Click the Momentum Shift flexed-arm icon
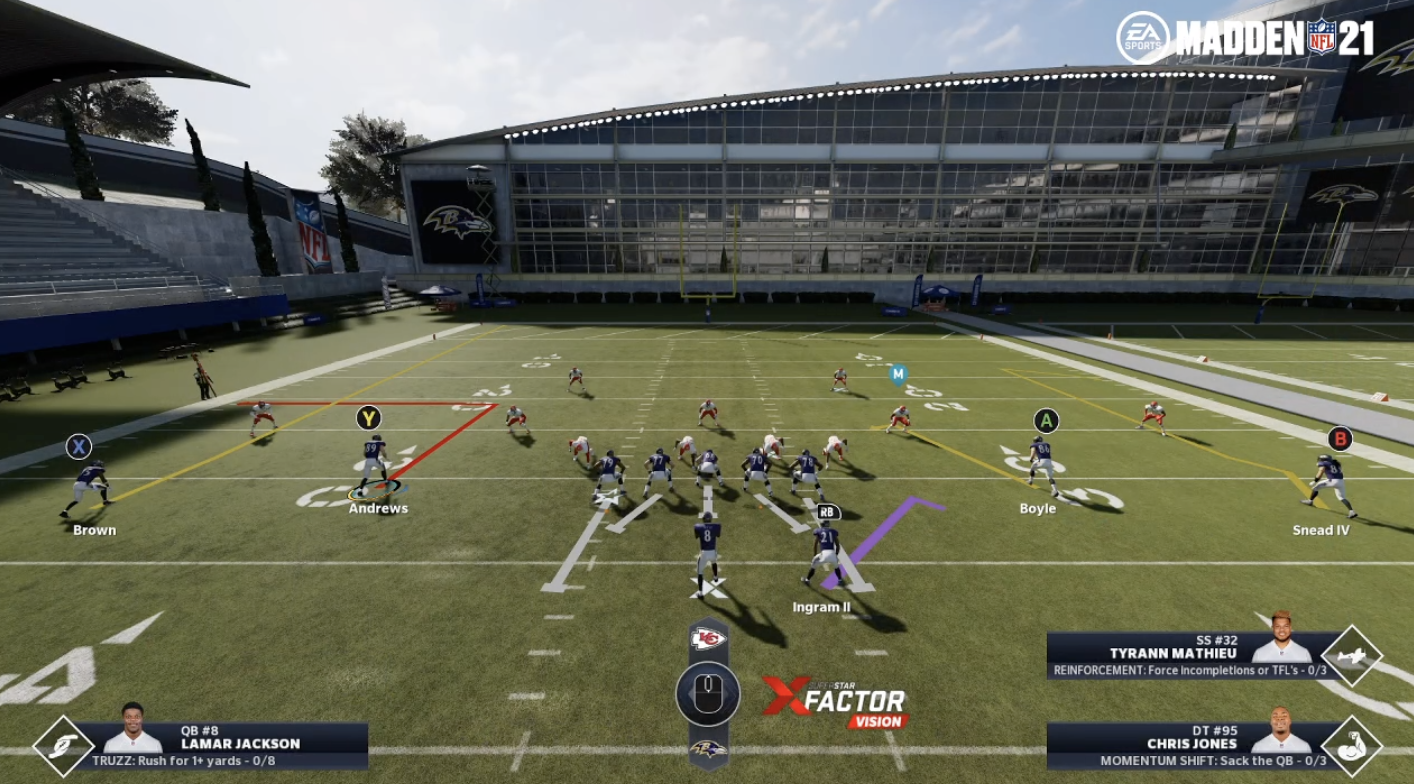 (x=1351, y=746)
